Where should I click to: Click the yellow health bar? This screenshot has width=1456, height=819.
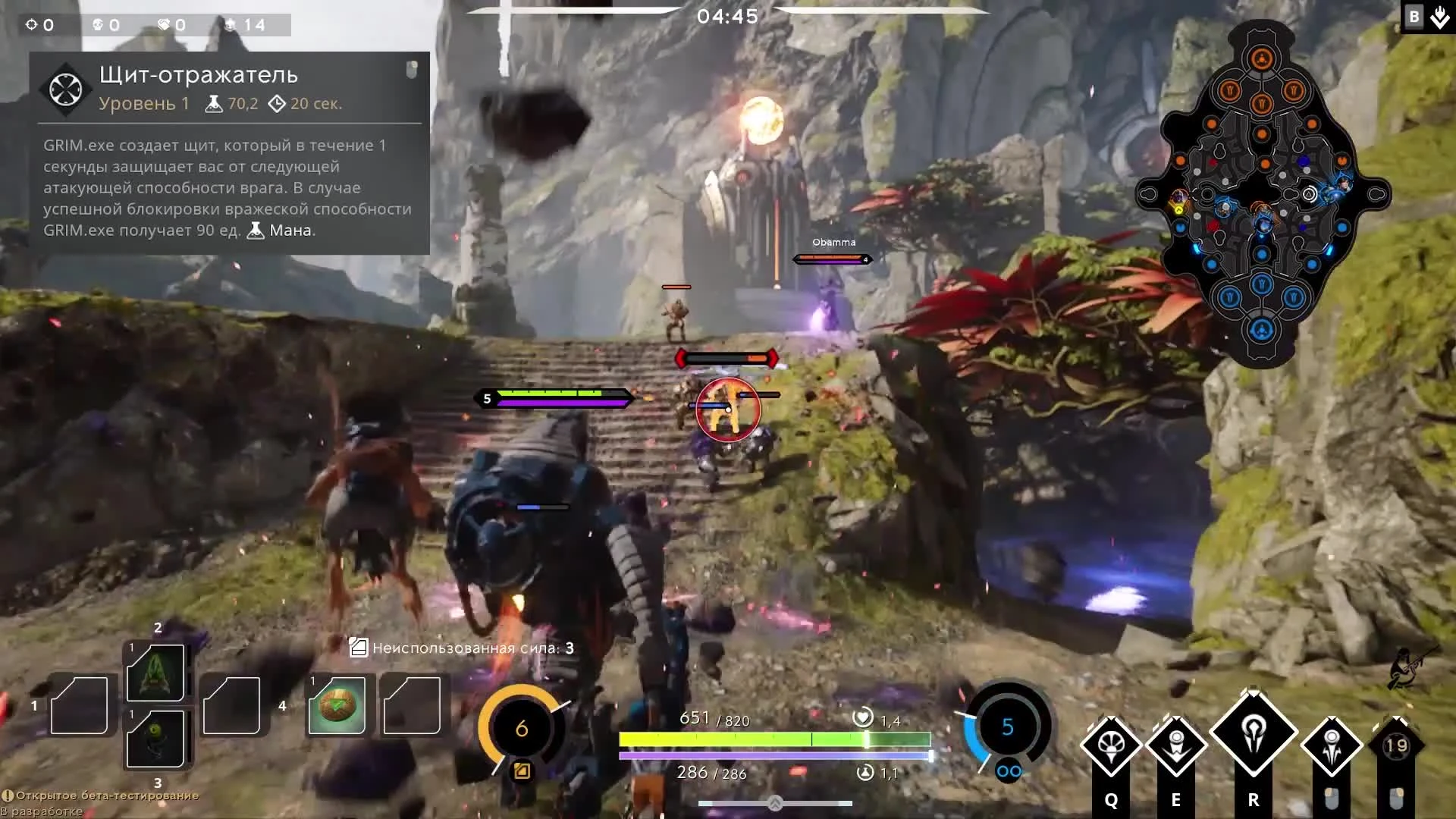point(773,739)
